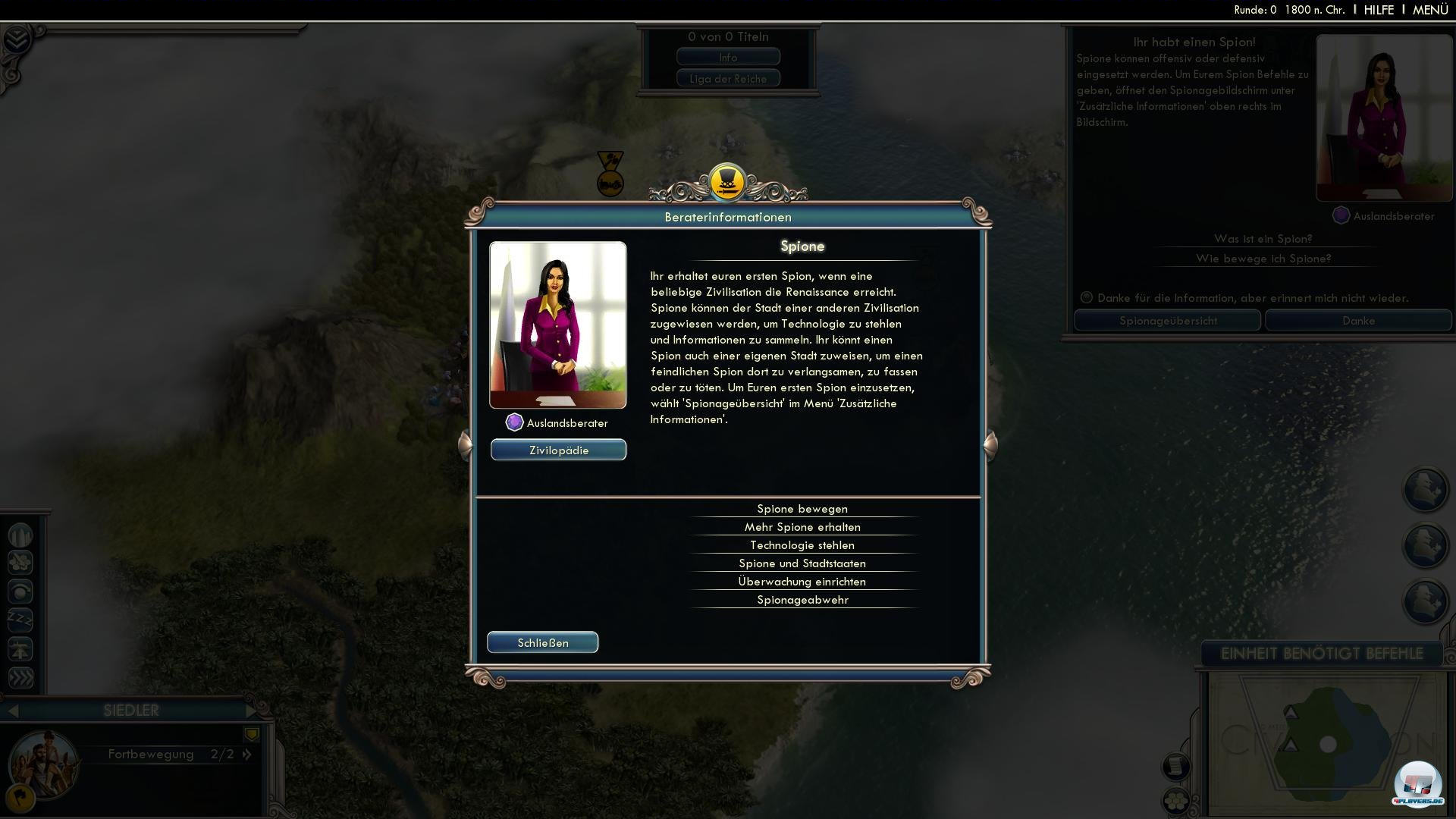Show 'Spione und Stadtstaaten' information

pyautogui.click(x=802, y=563)
